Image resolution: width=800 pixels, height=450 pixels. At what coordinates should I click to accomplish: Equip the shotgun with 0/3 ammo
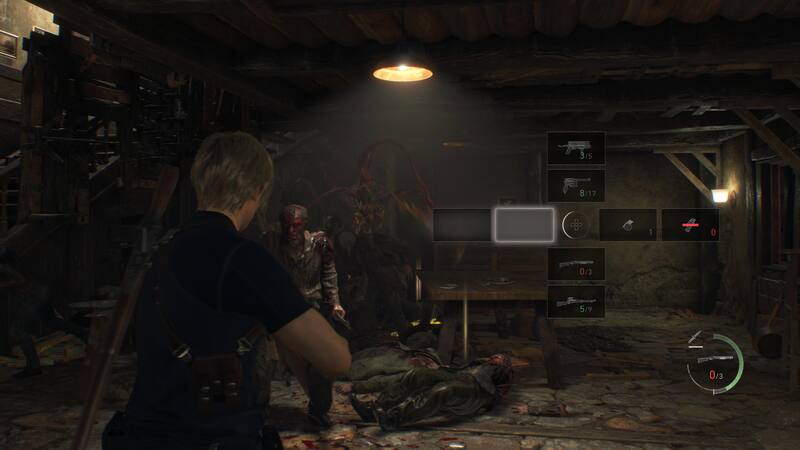575,264
